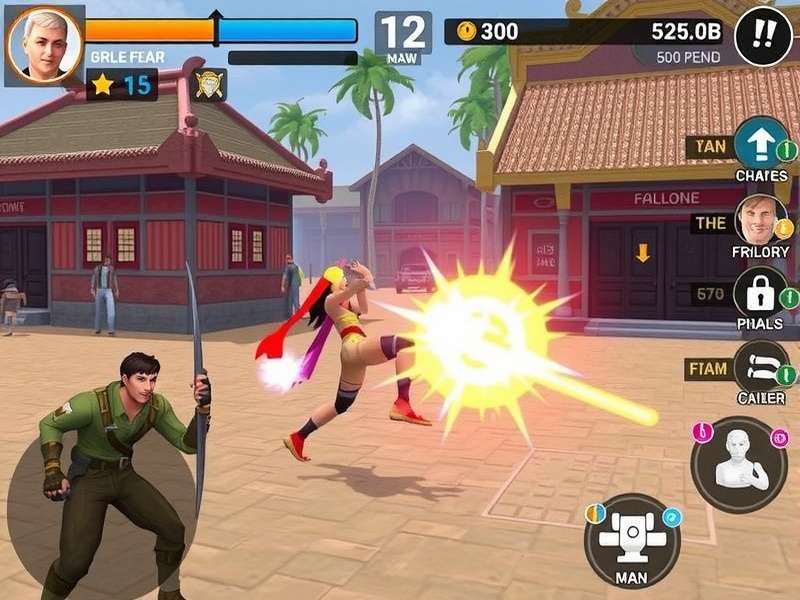Activate the Man action button
Screen dimensions: 800x600
pos(631,536)
